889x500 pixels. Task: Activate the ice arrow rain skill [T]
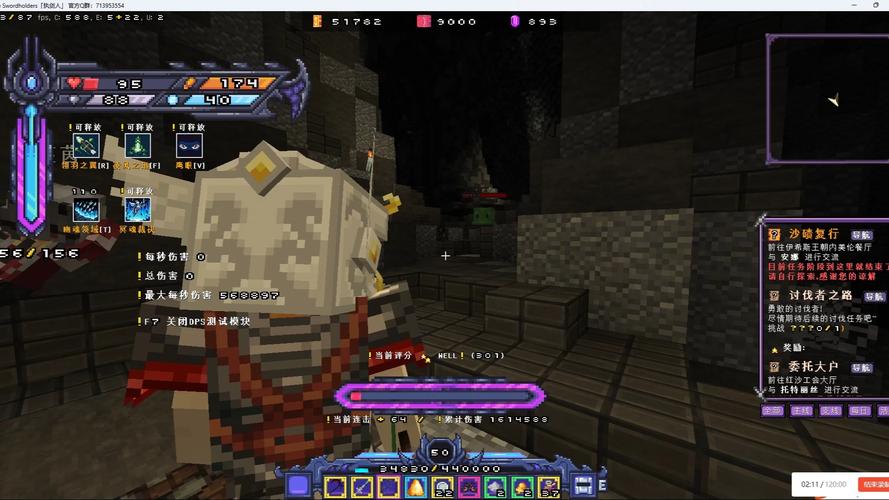[x=85, y=210]
